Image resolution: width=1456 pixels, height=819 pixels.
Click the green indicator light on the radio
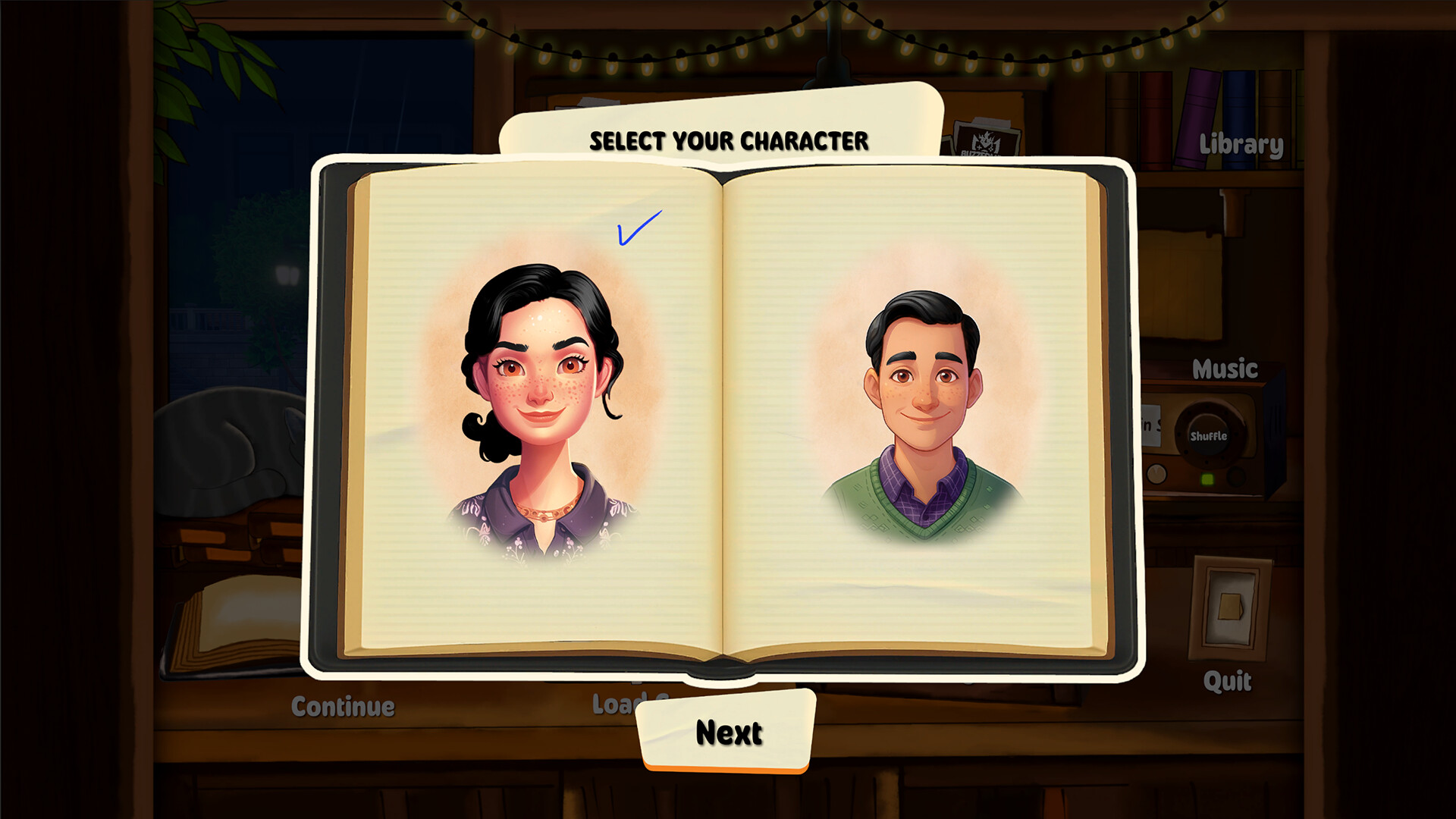1207,478
